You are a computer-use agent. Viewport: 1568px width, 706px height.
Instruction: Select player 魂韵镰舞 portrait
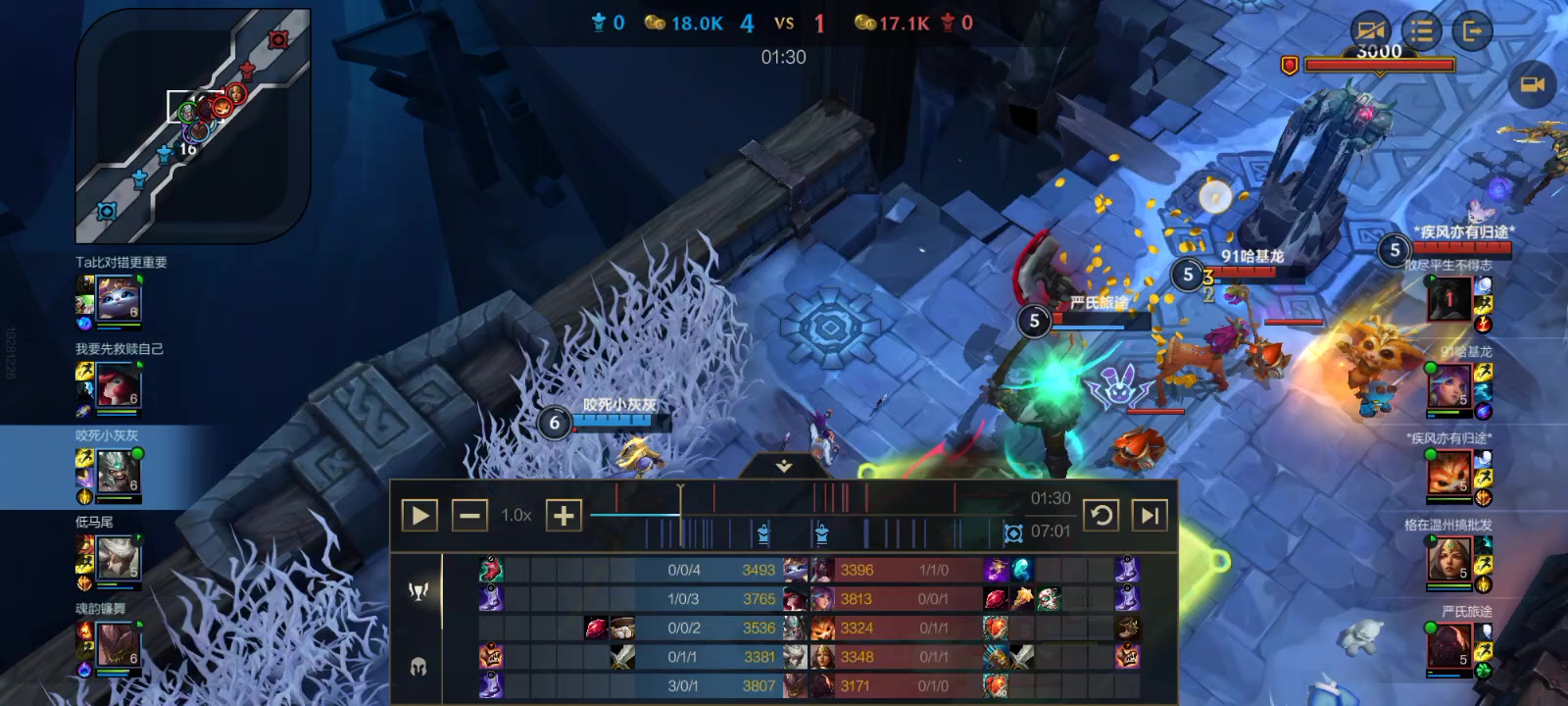(120, 645)
